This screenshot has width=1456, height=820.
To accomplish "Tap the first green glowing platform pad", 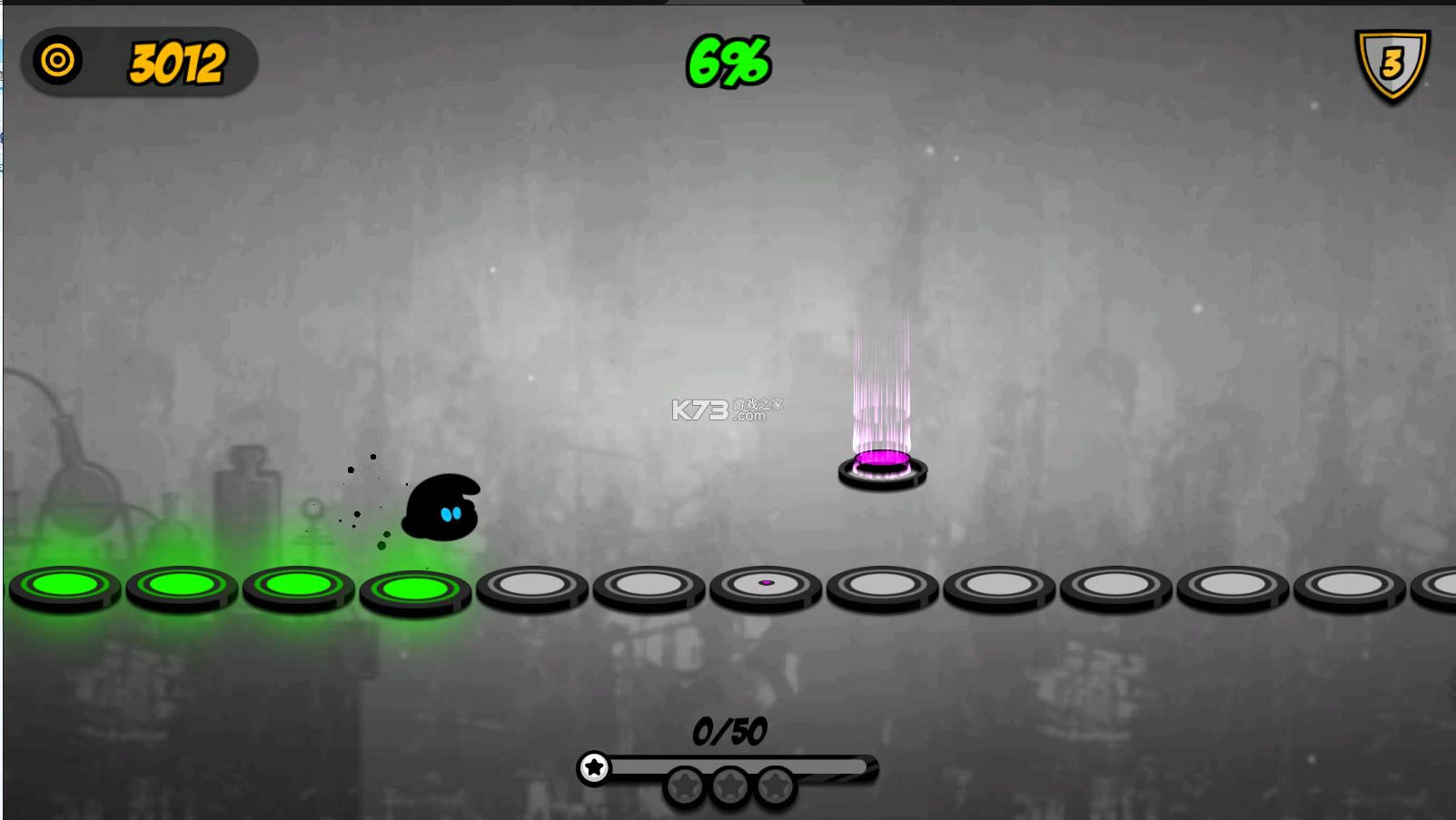I will 62,588.
